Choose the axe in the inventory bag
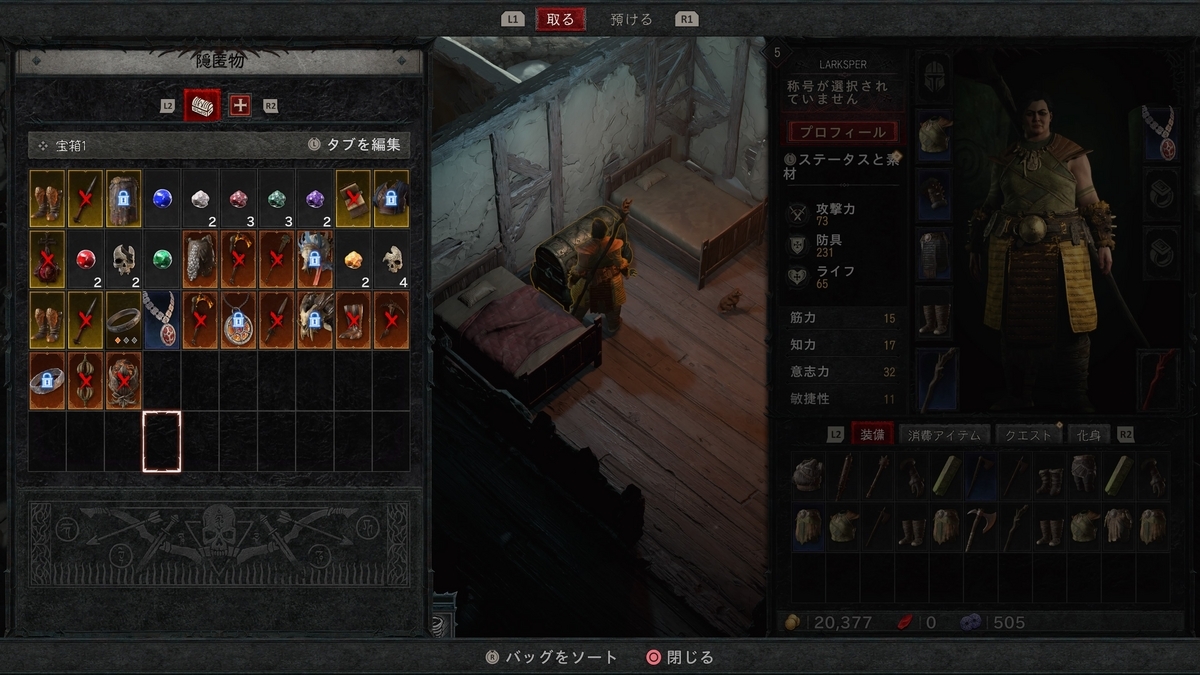 point(981,524)
